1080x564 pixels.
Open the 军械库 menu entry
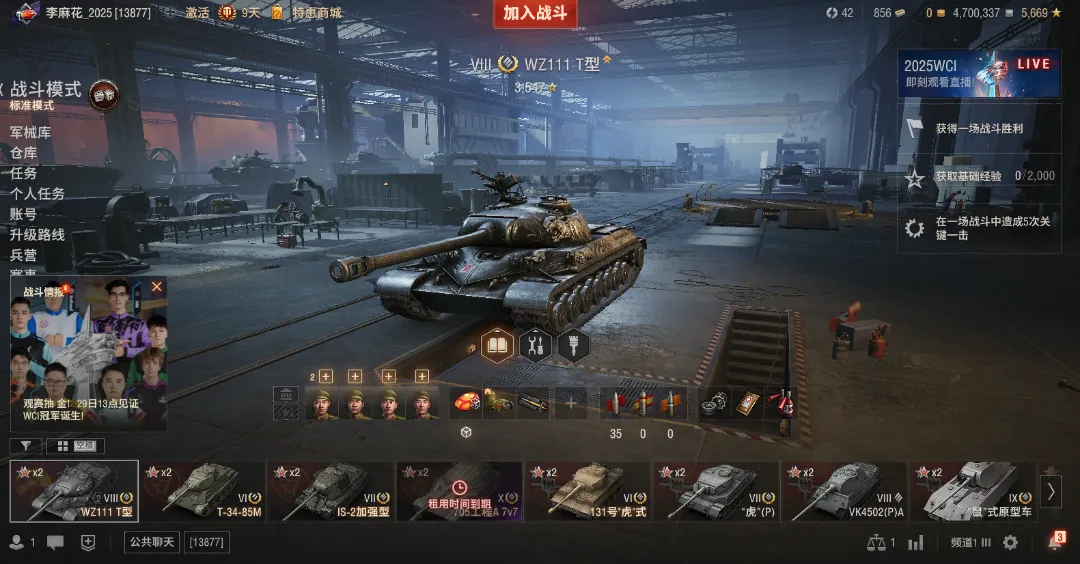pos(30,133)
